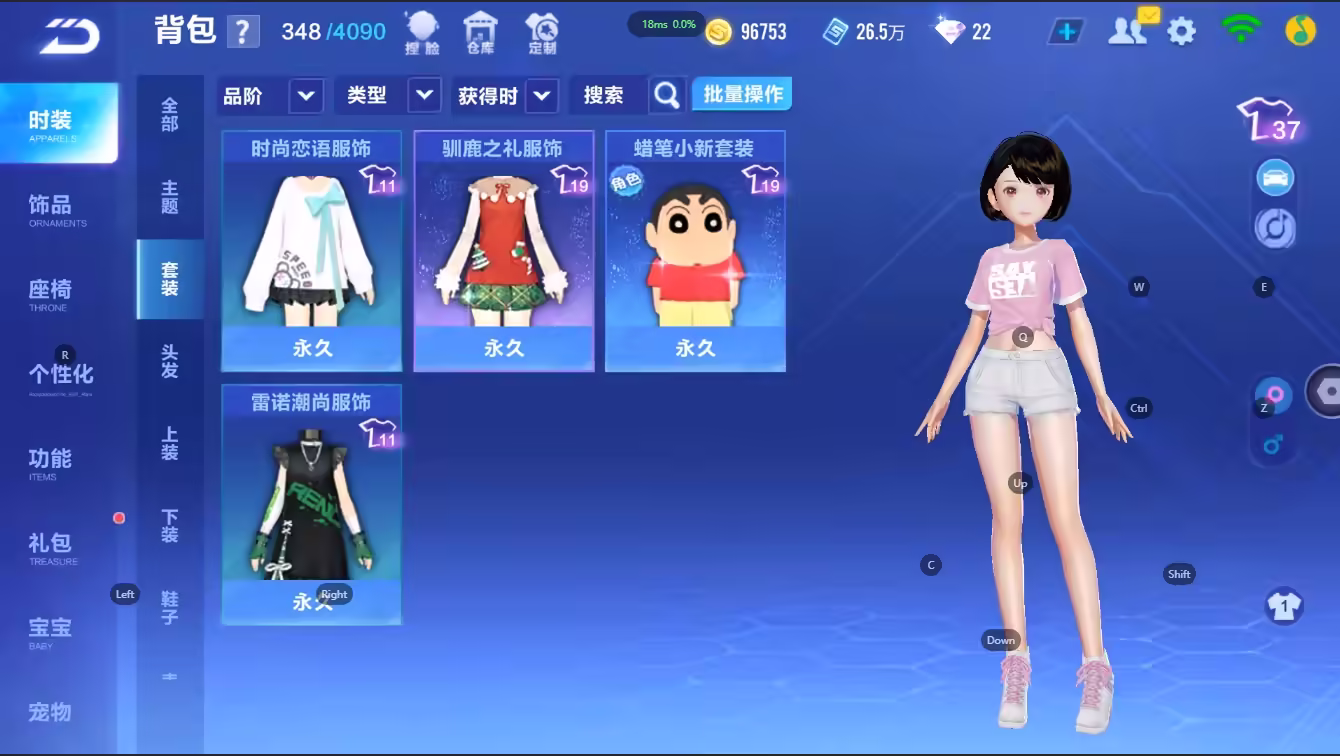The height and width of the screenshot is (756, 1340).
Task: Show the 全部 all-items sub-tab
Action: pyautogui.click(x=170, y=114)
